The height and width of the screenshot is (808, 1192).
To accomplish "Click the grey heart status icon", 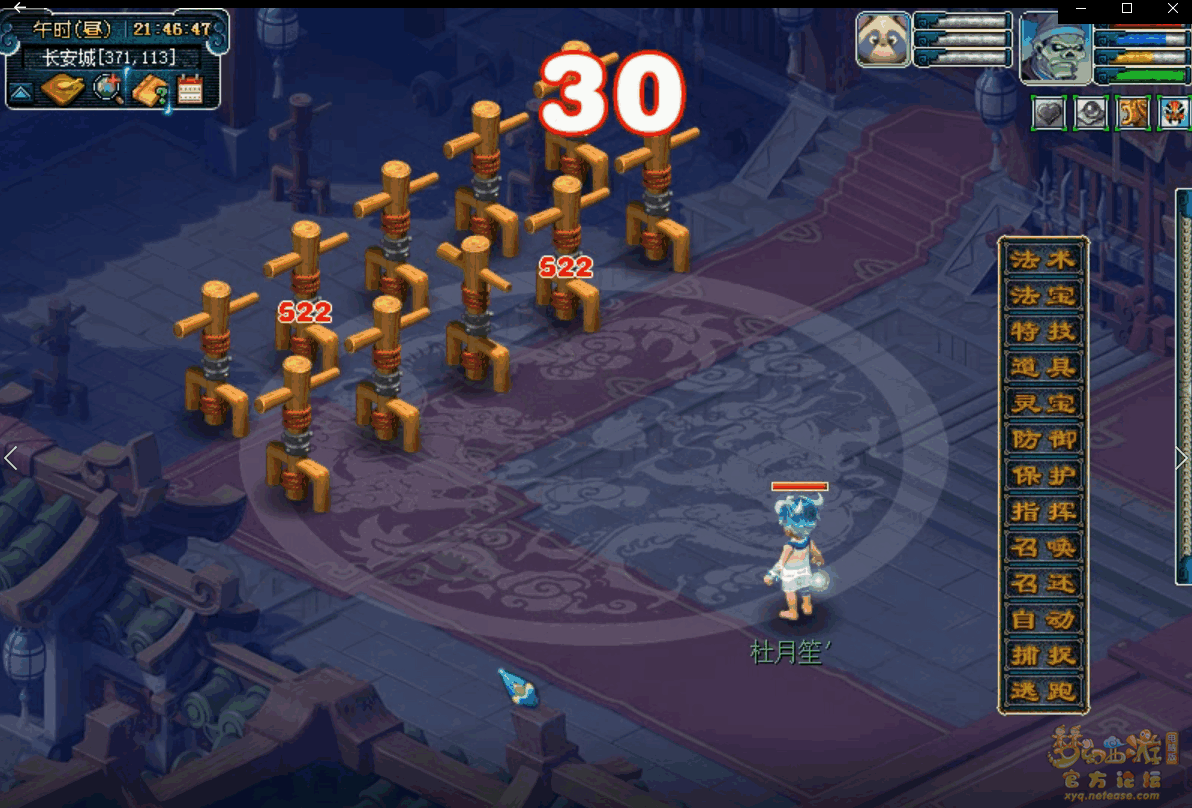I will pos(1049,113).
